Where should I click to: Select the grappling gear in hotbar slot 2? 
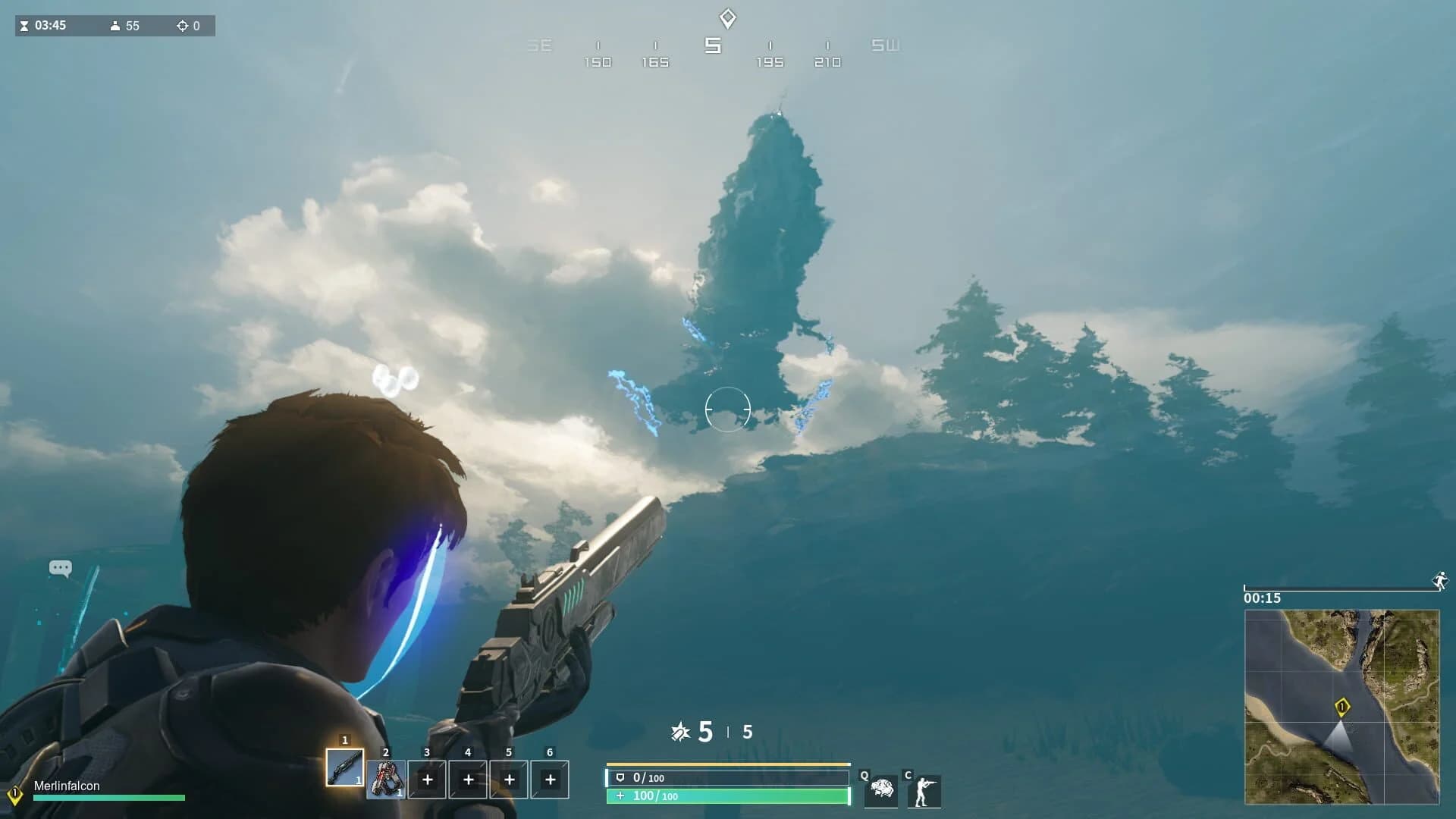click(x=386, y=780)
